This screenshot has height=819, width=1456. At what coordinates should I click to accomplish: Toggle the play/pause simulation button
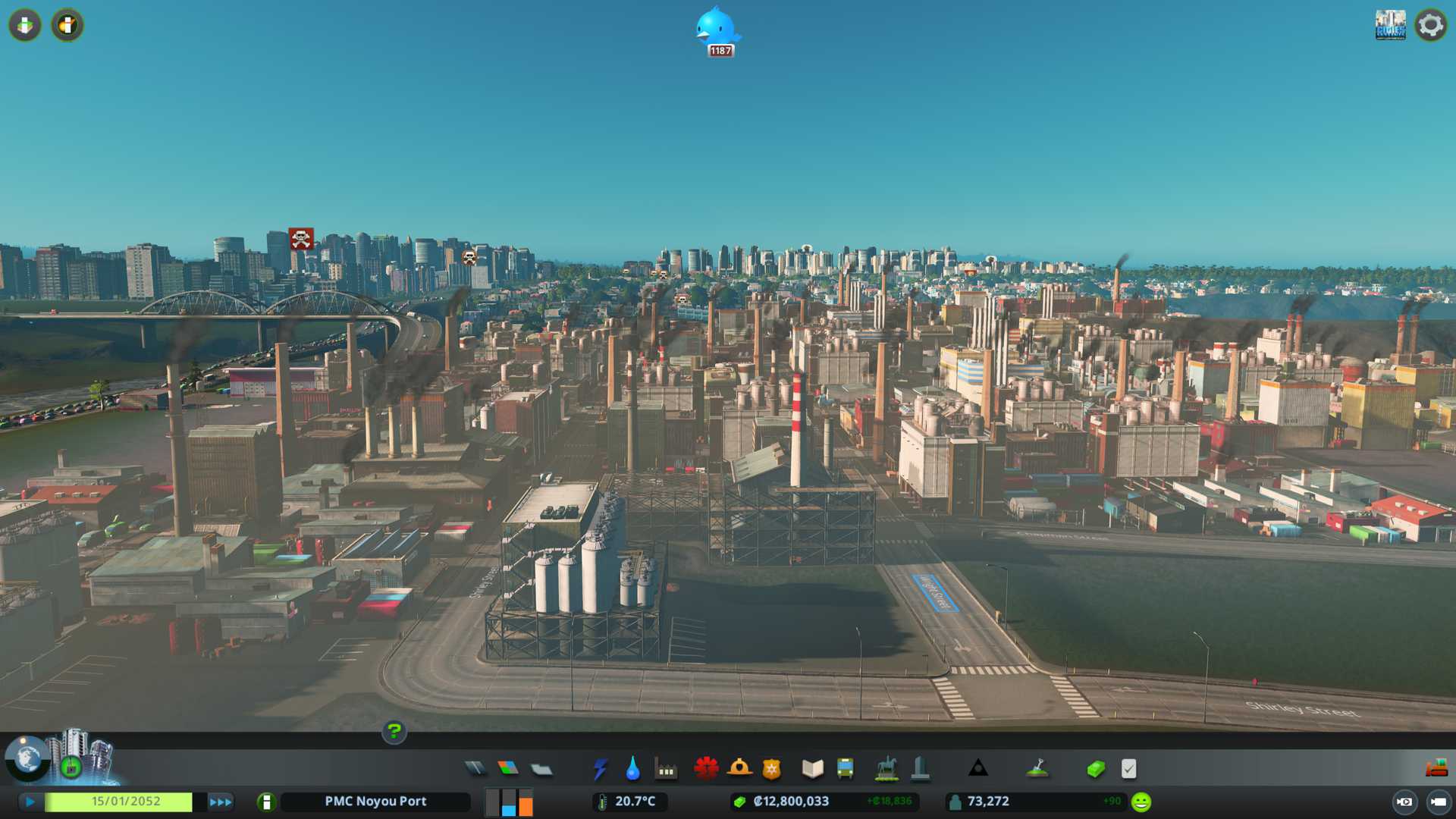tap(30, 802)
